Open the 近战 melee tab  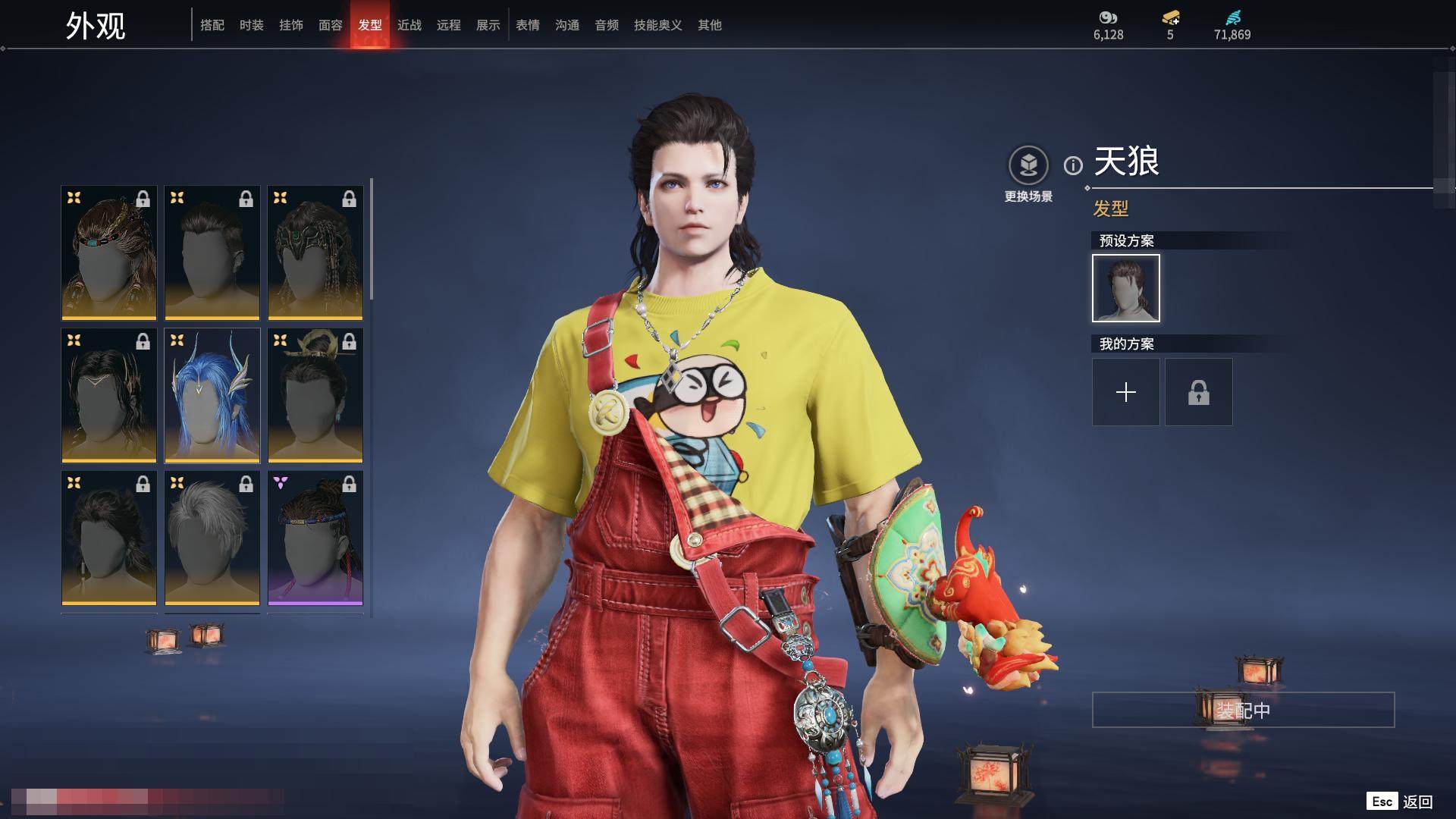pos(409,25)
